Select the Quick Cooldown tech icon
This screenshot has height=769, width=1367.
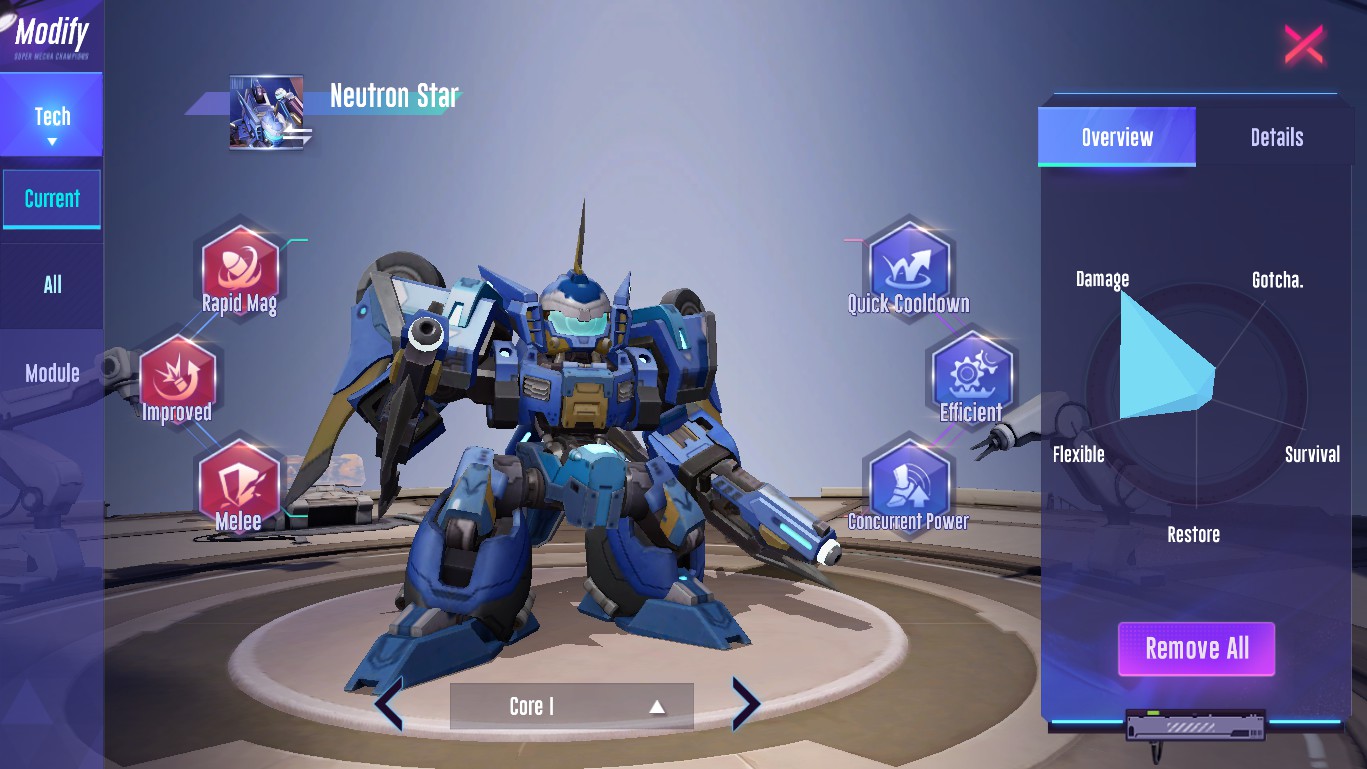[x=908, y=264]
